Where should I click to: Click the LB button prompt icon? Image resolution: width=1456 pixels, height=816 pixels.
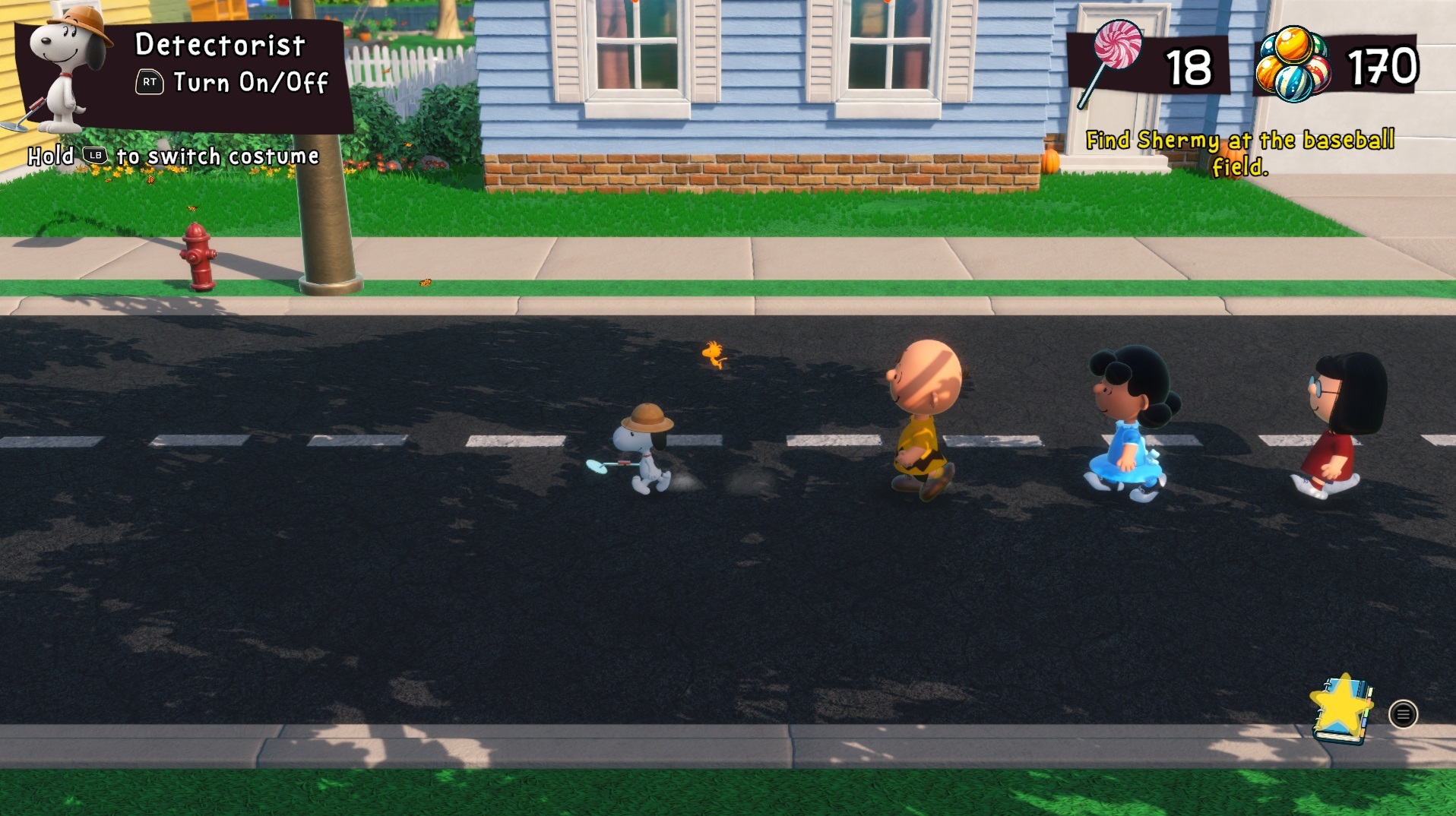tap(94, 154)
